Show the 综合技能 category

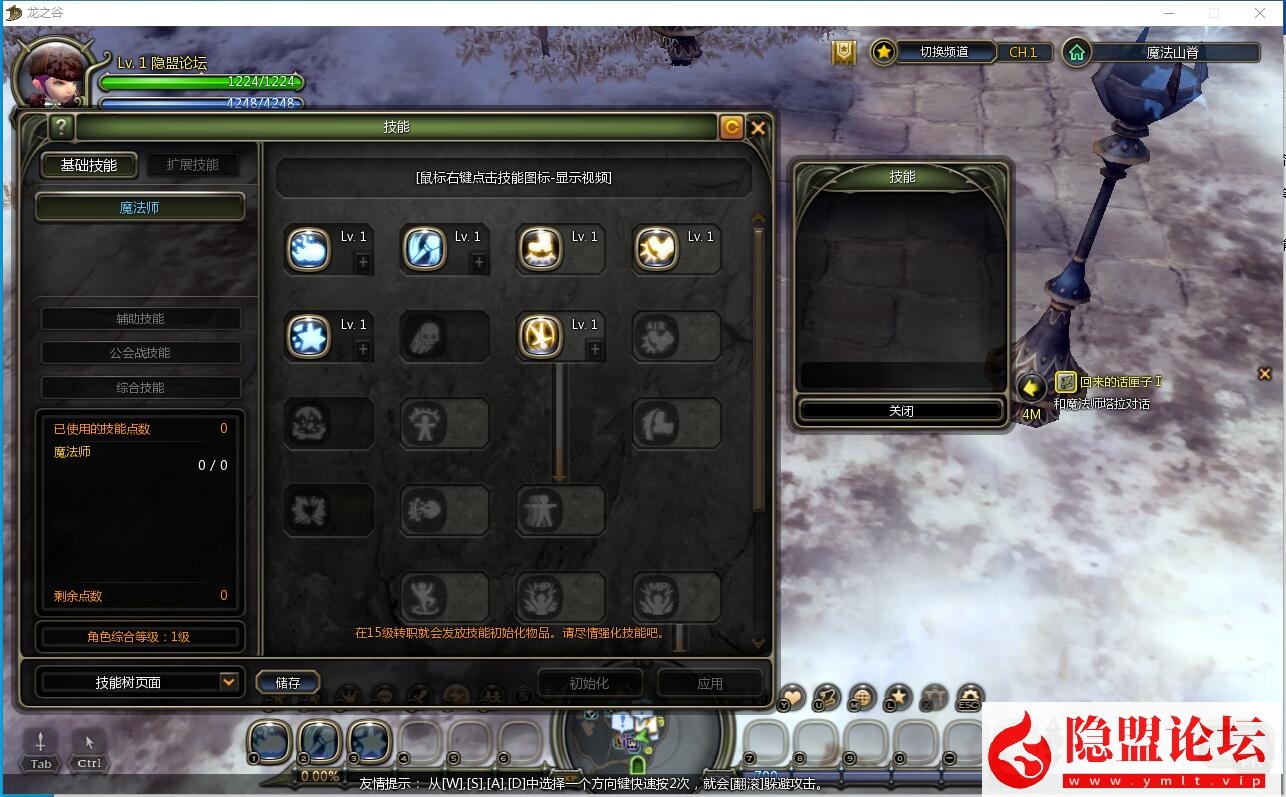coord(140,388)
